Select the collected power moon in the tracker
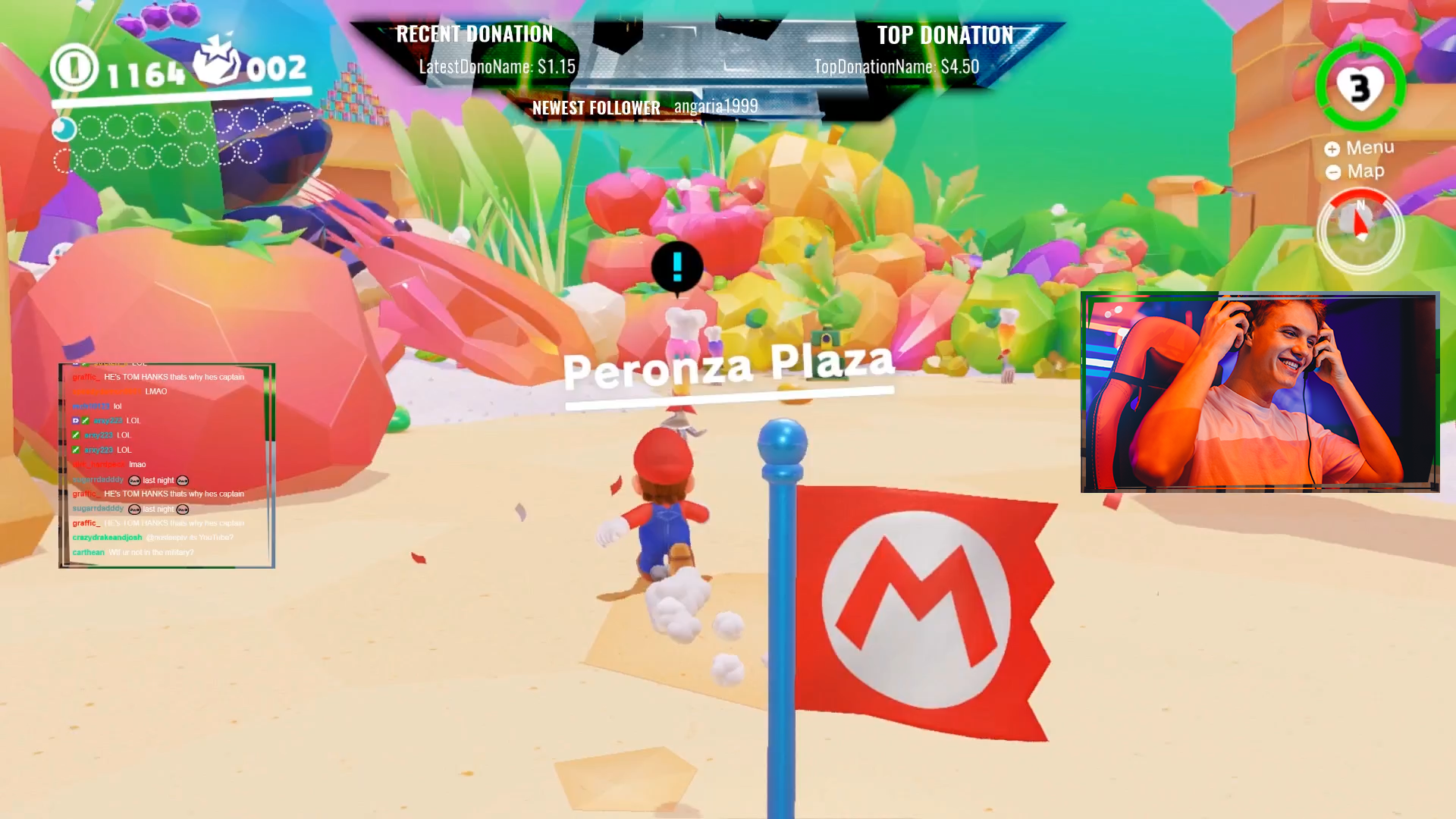 pos(64,129)
